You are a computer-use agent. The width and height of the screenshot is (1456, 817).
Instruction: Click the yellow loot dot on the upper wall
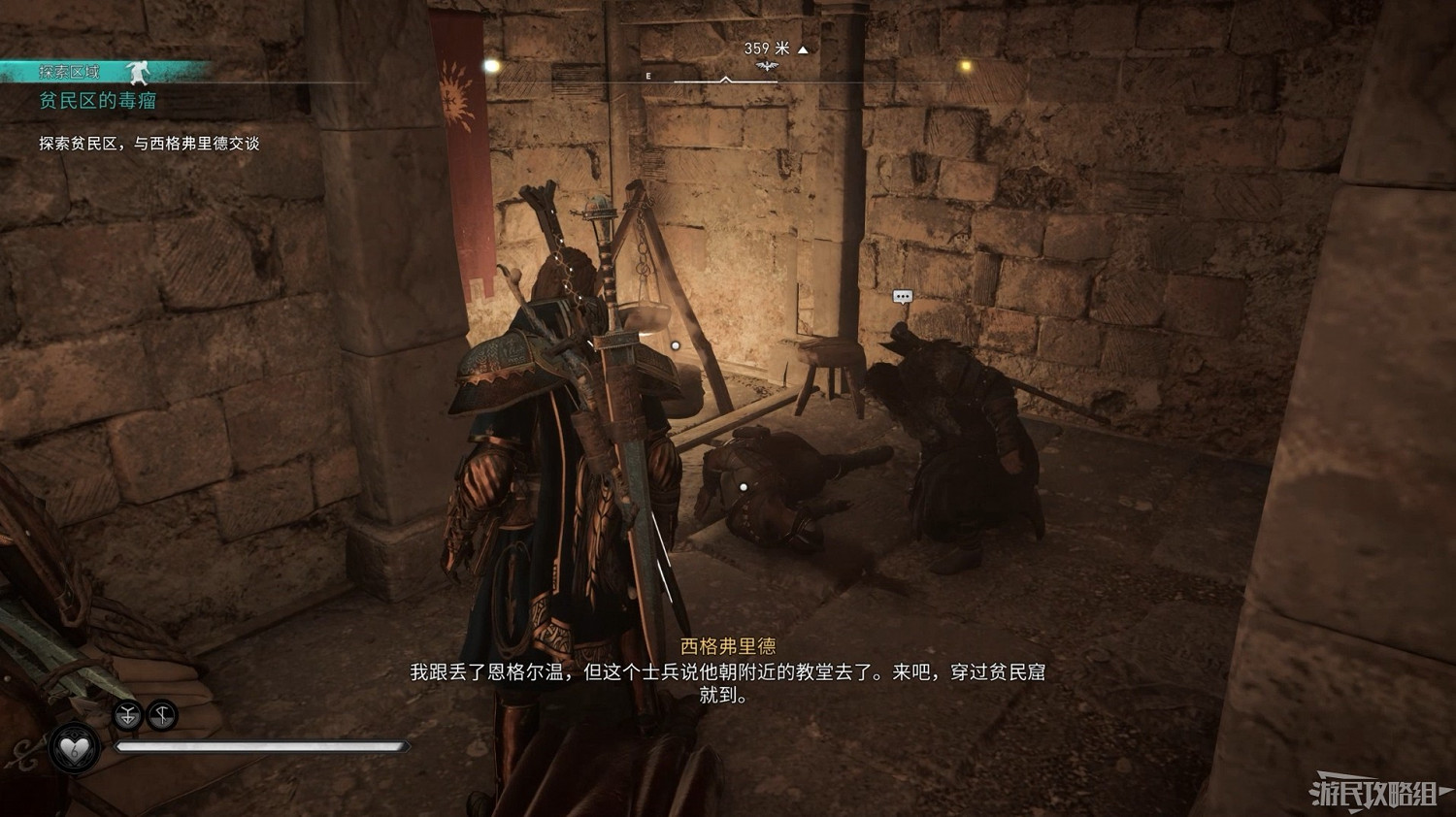(491, 65)
